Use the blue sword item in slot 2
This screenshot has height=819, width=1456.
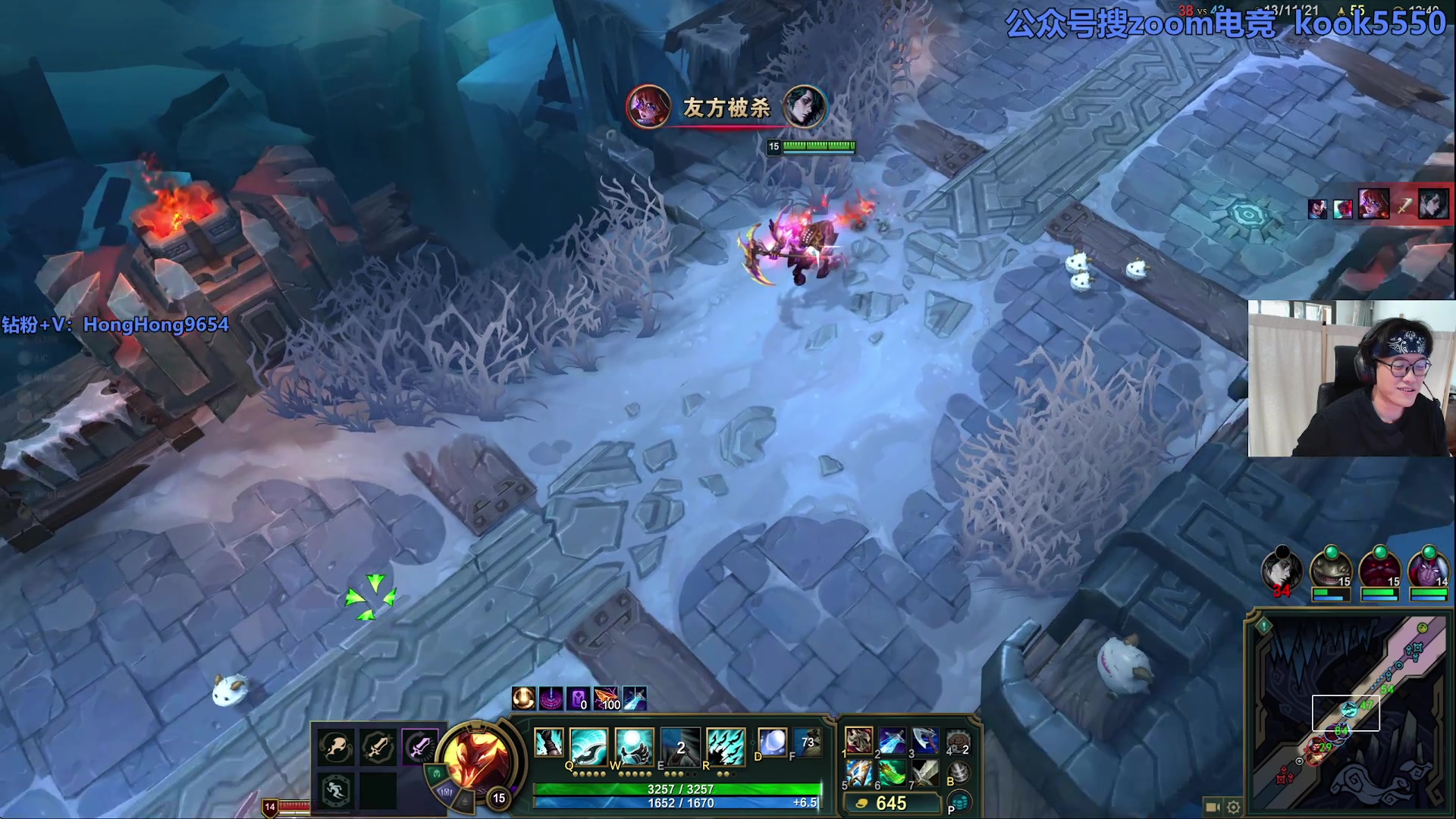[892, 739]
